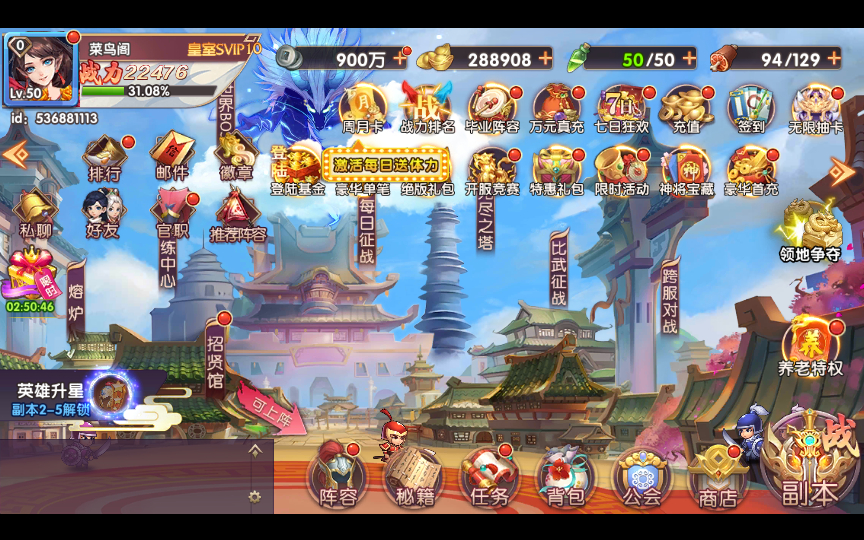Image resolution: width=864 pixels, height=540 pixels.
Task: Click the player avatar portrait
Action: pos(40,66)
